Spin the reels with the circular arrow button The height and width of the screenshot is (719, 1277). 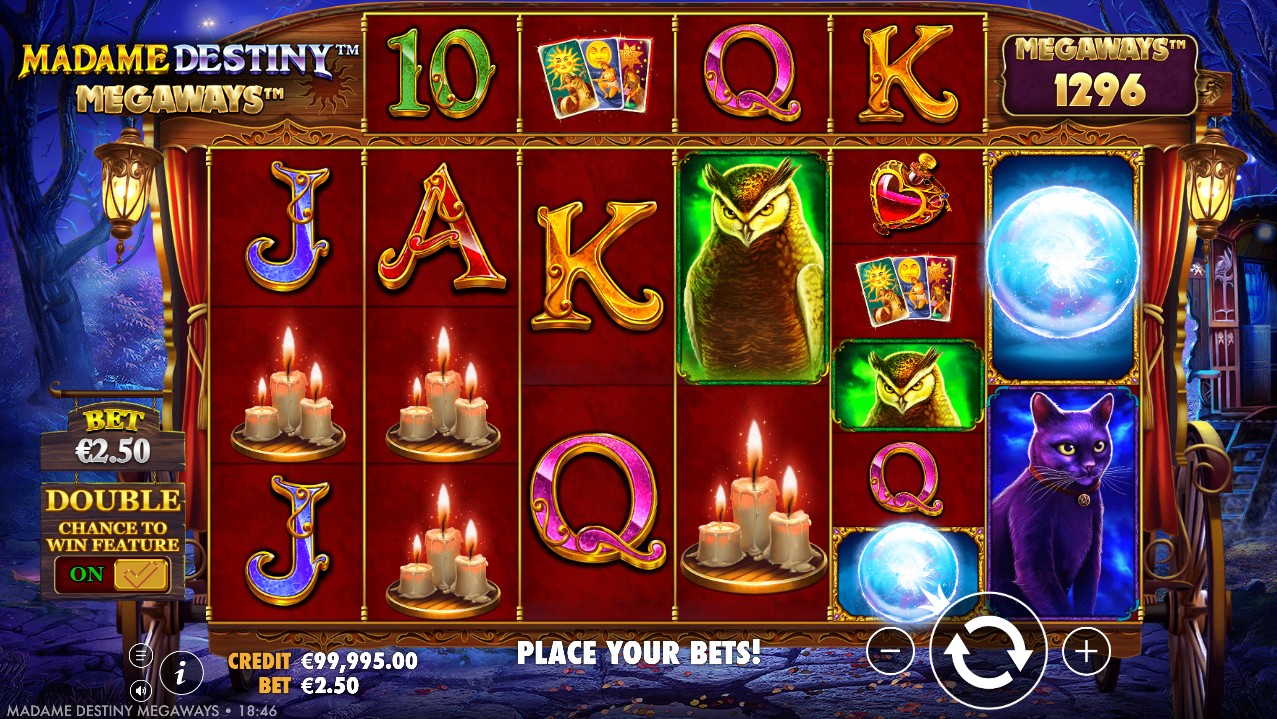tap(988, 652)
